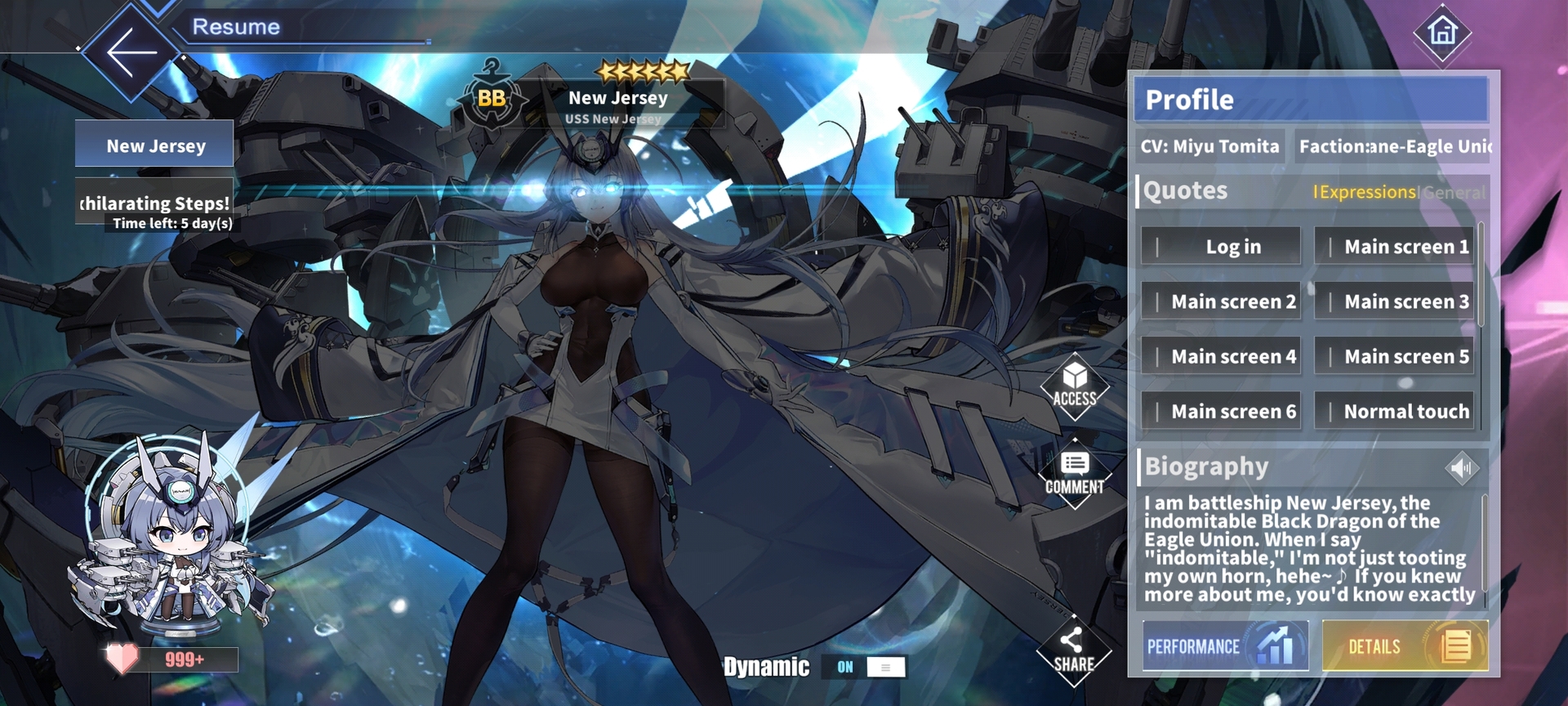Play the Main screen 6 quote
The width and height of the screenshot is (1568, 706).
[x=1221, y=411]
